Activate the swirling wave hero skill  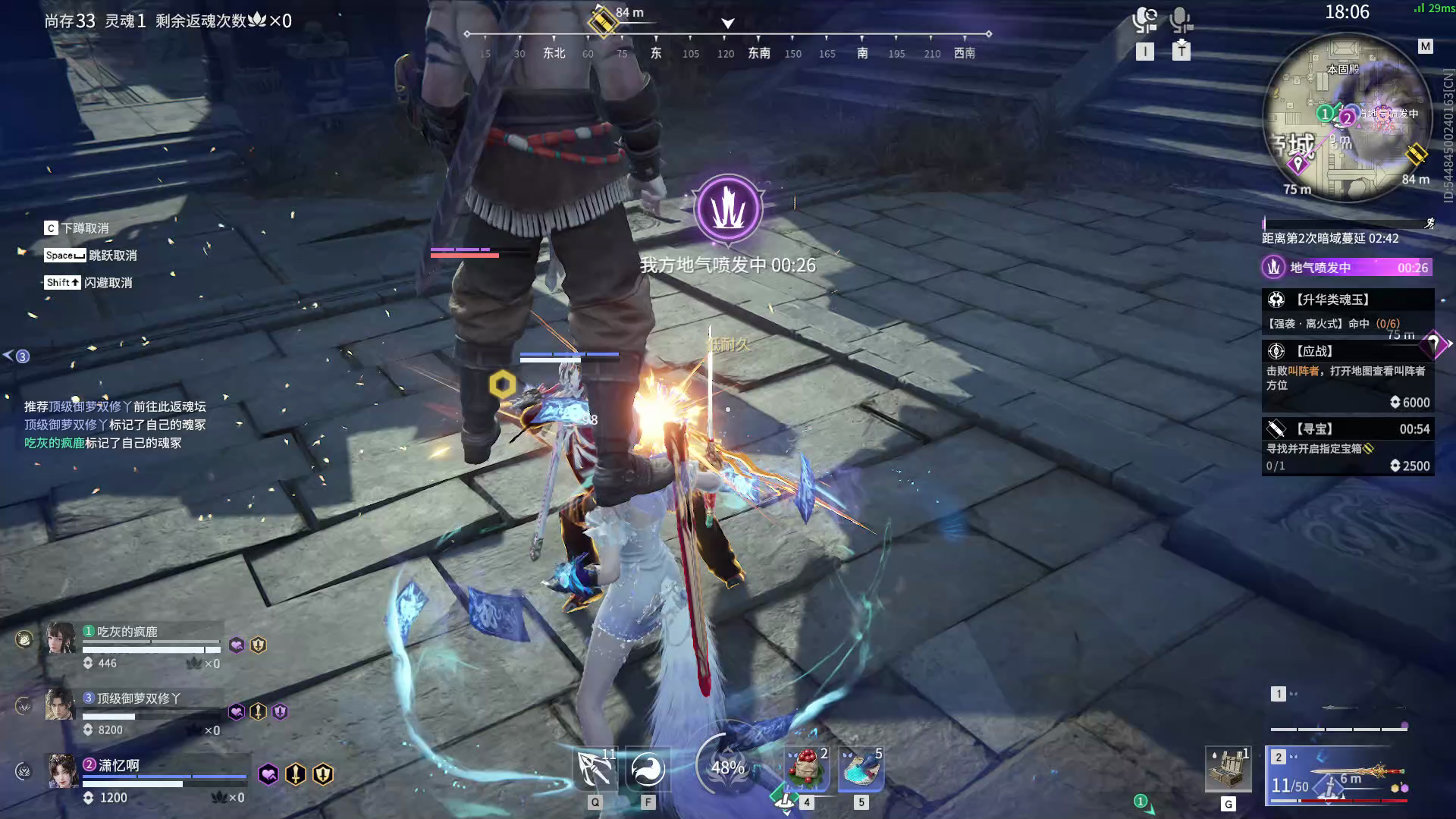click(x=648, y=770)
